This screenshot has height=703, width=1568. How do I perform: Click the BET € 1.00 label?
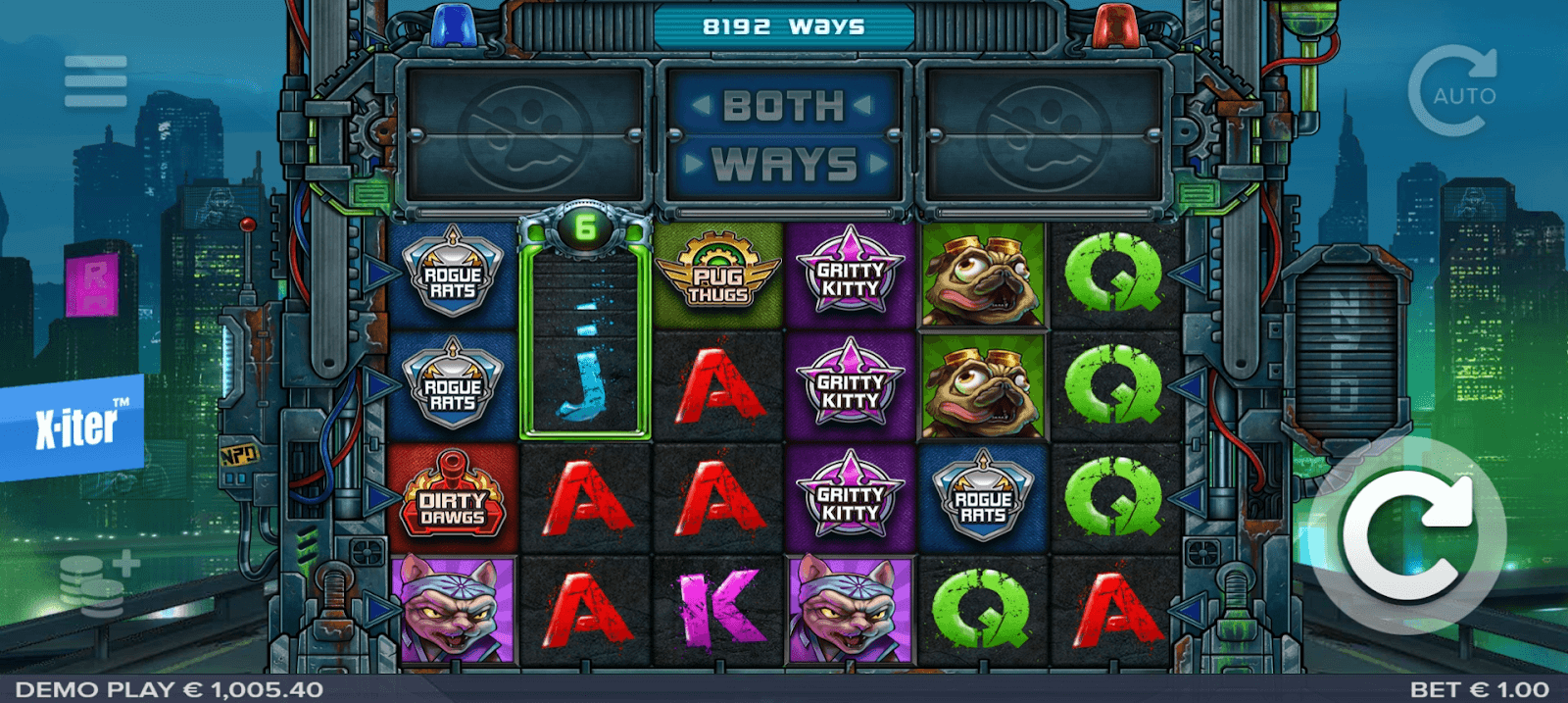pos(1479,689)
